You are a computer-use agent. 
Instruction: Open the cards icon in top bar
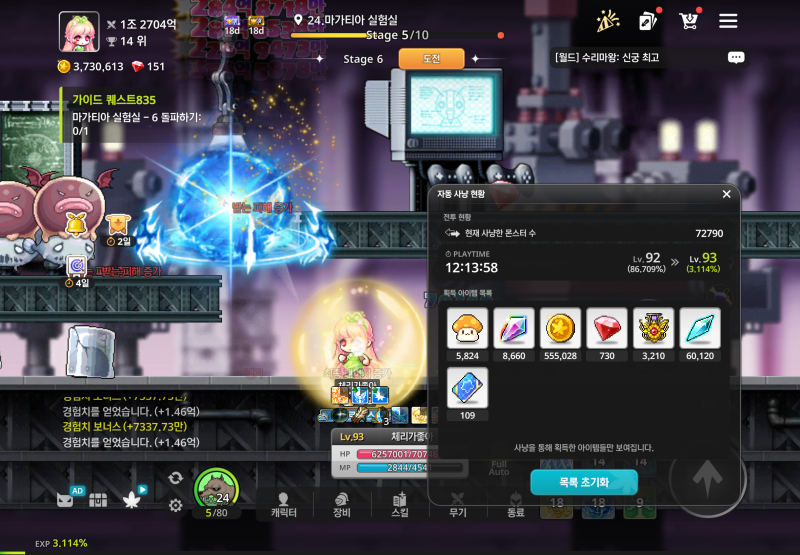pyautogui.click(x=647, y=21)
